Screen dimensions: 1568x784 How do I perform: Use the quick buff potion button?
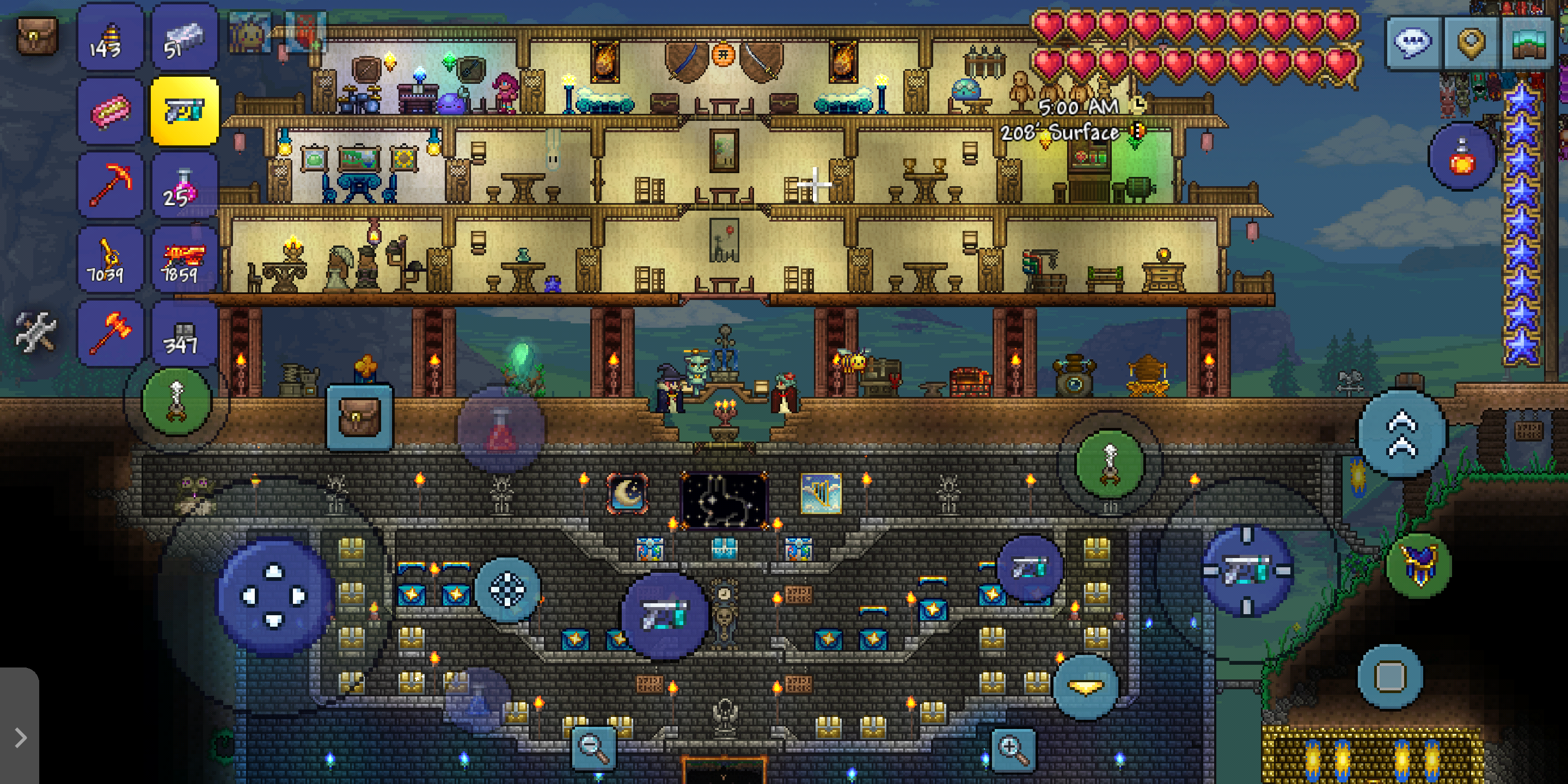(1462, 157)
